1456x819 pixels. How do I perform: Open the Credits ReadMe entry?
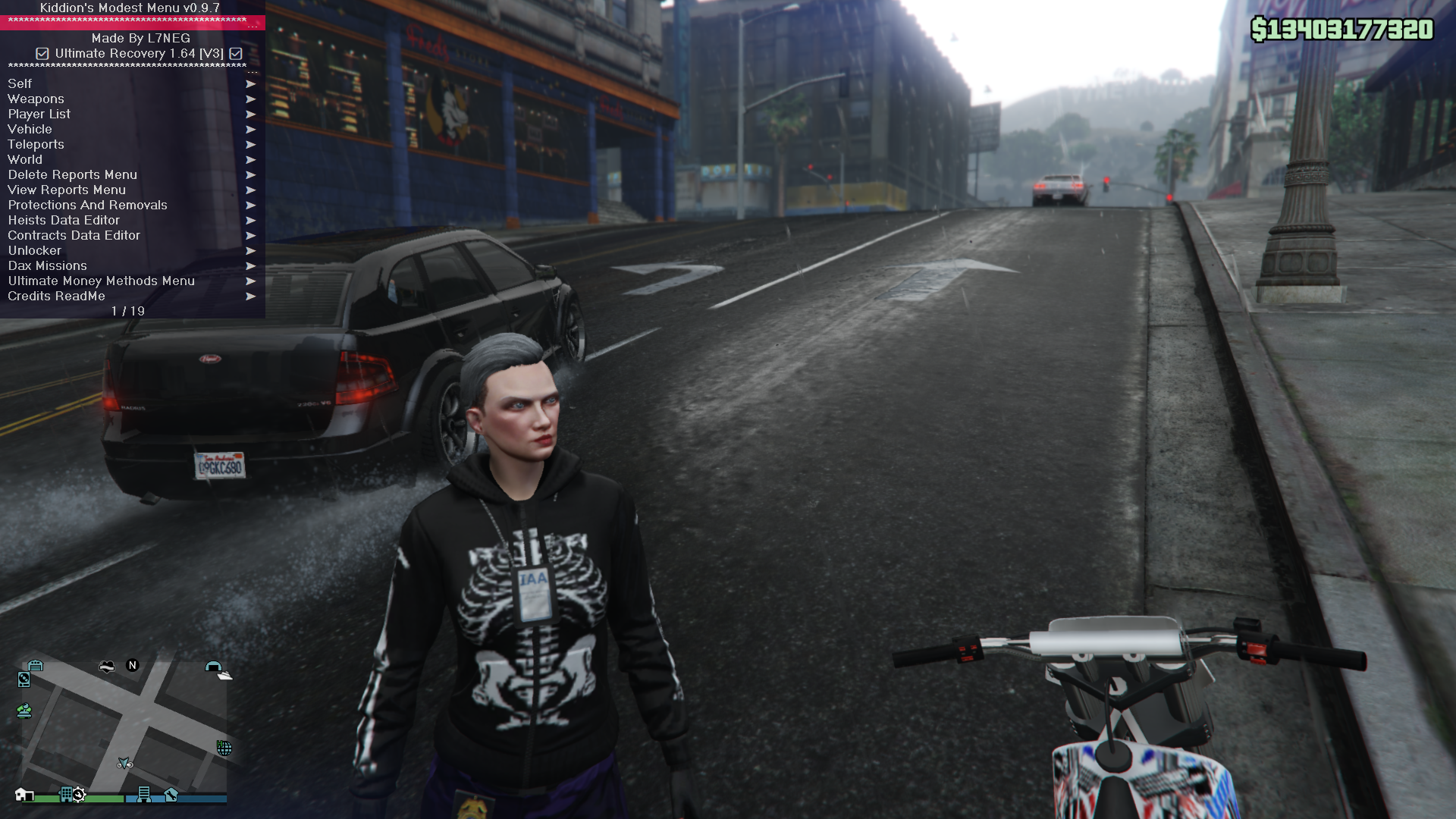click(x=57, y=297)
